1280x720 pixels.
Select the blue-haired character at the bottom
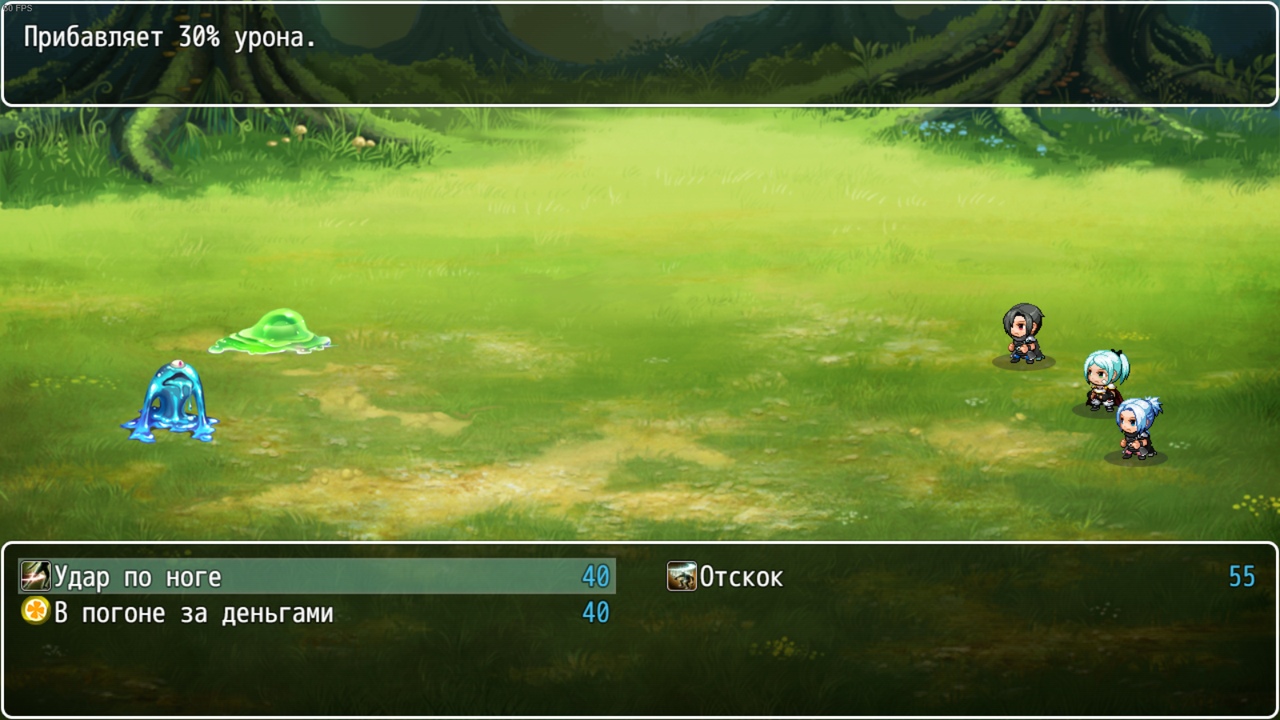[1137, 430]
